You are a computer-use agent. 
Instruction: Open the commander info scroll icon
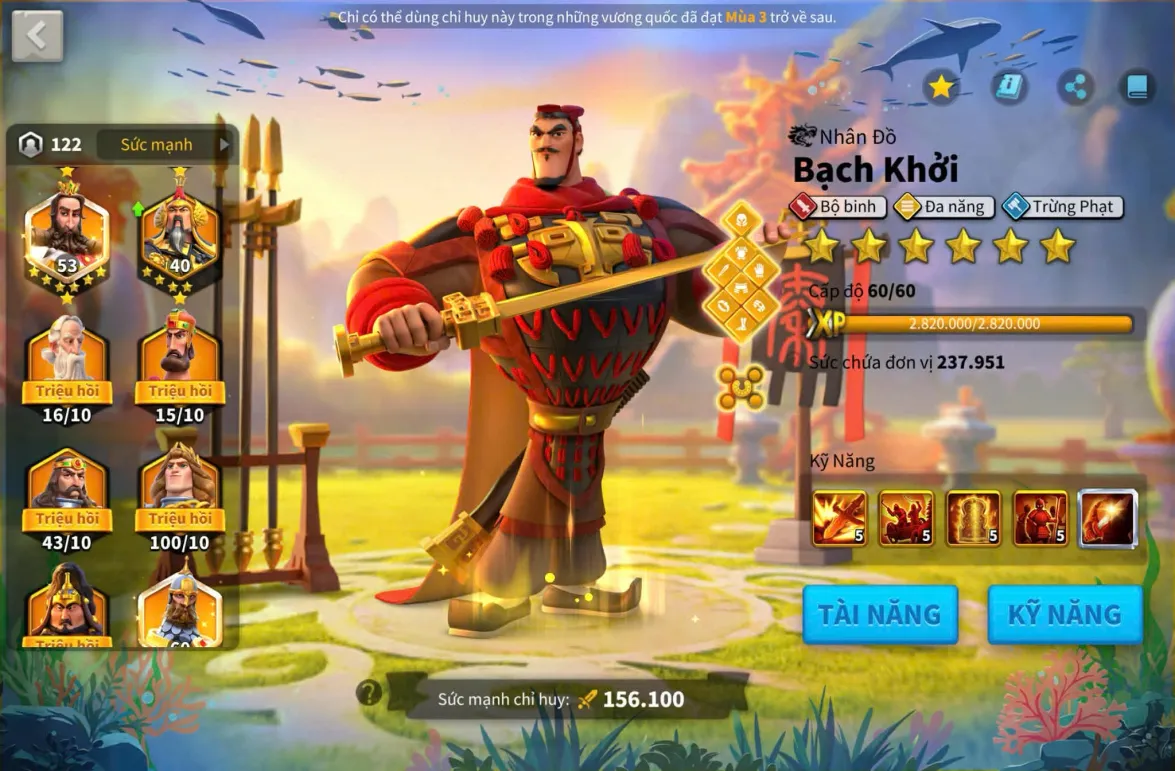1009,88
